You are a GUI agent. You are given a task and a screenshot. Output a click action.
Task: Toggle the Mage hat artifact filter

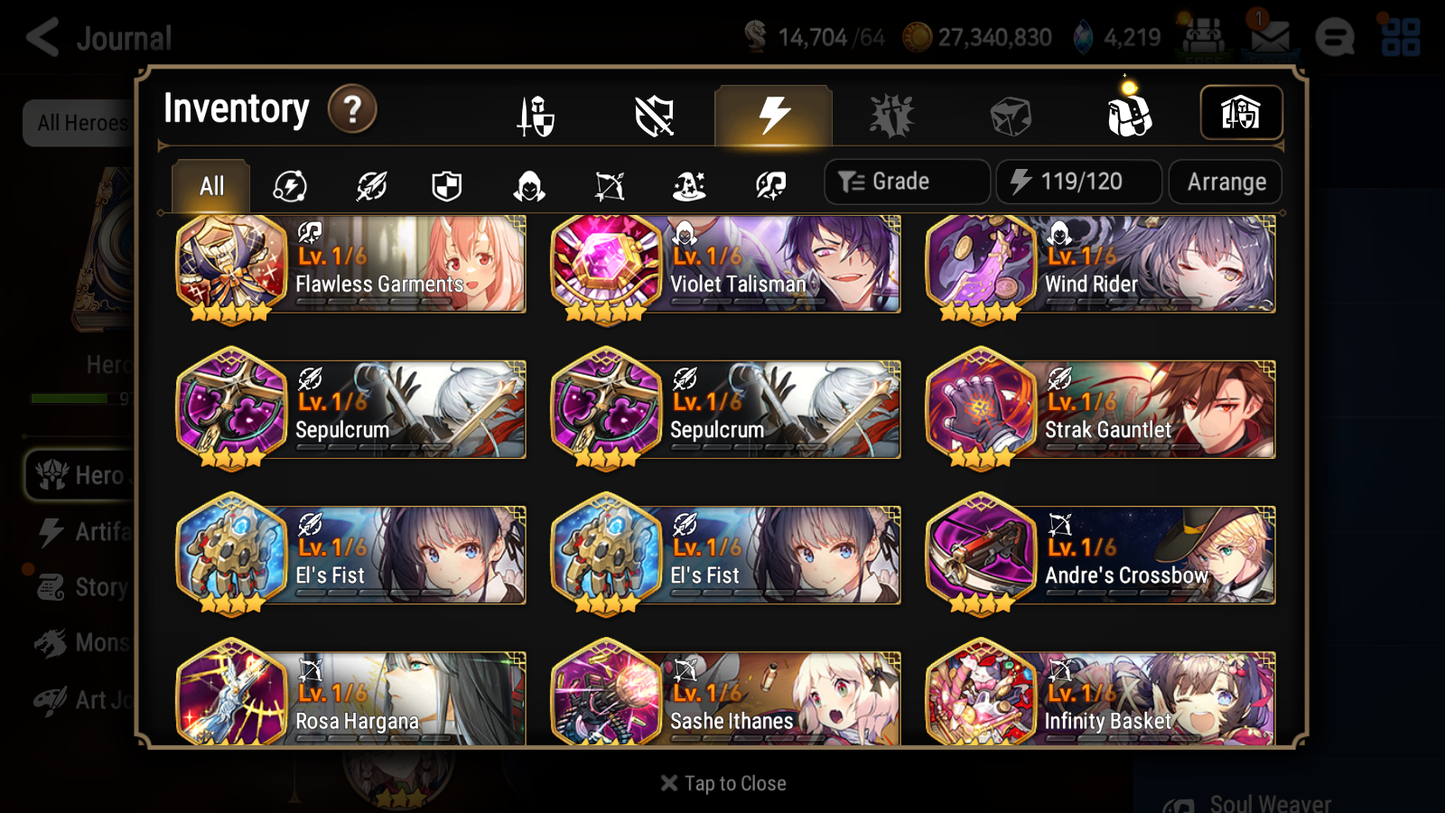pyautogui.click(x=689, y=184)
